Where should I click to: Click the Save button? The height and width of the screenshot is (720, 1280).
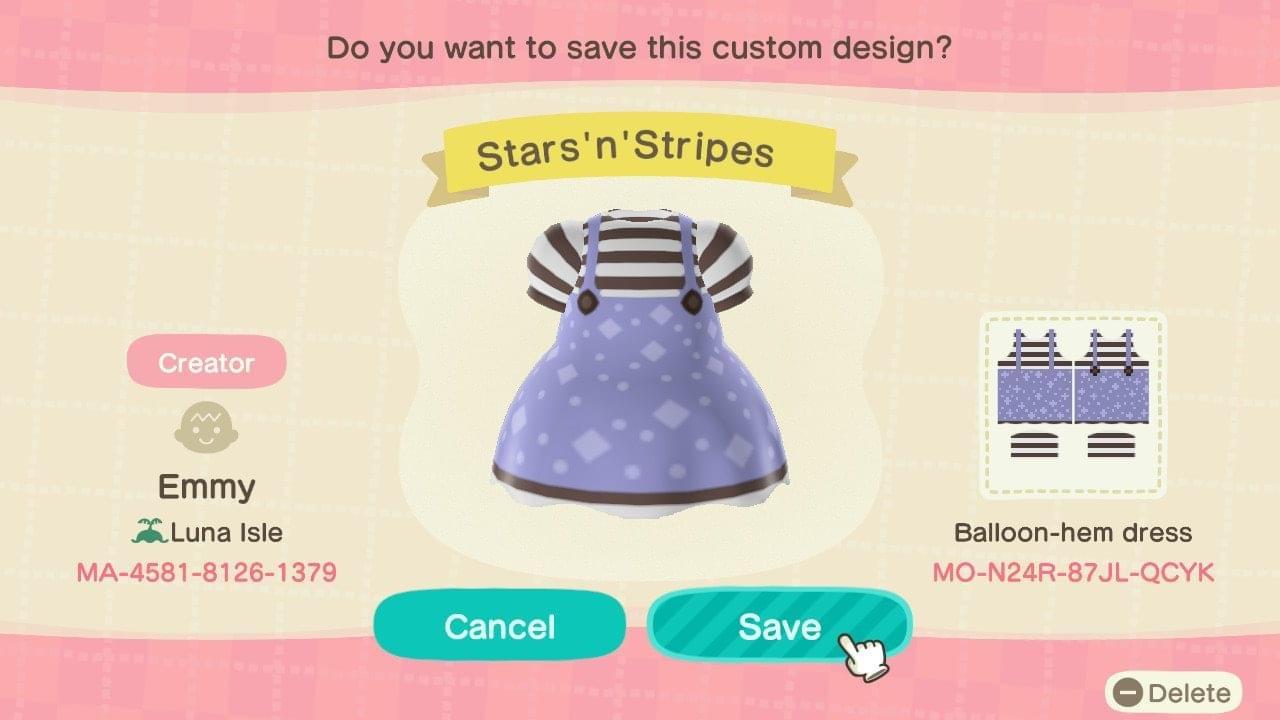[x=780, y=626]
